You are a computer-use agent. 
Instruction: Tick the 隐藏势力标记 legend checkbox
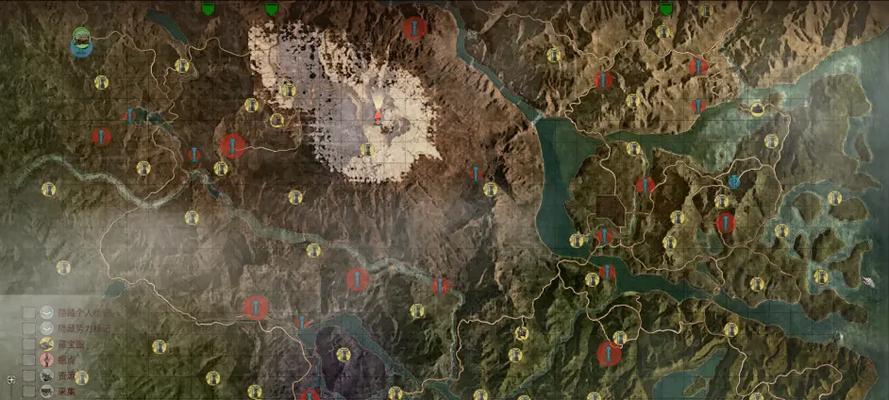[x=28, y=328]
